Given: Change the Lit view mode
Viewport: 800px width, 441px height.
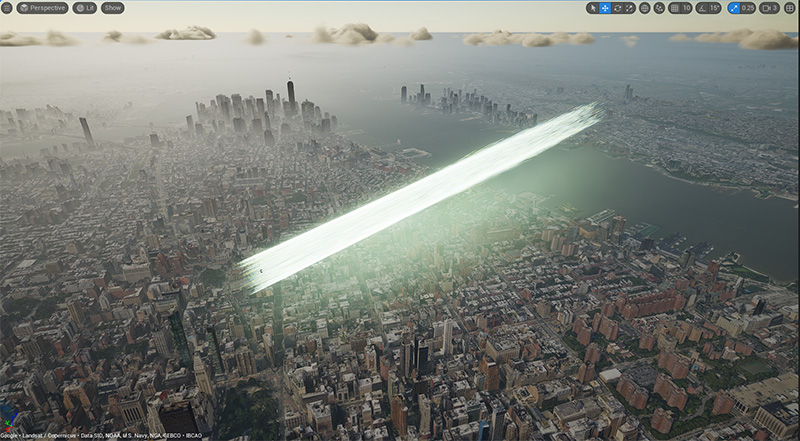Looking at the screenshot, I should coord(85,8).
